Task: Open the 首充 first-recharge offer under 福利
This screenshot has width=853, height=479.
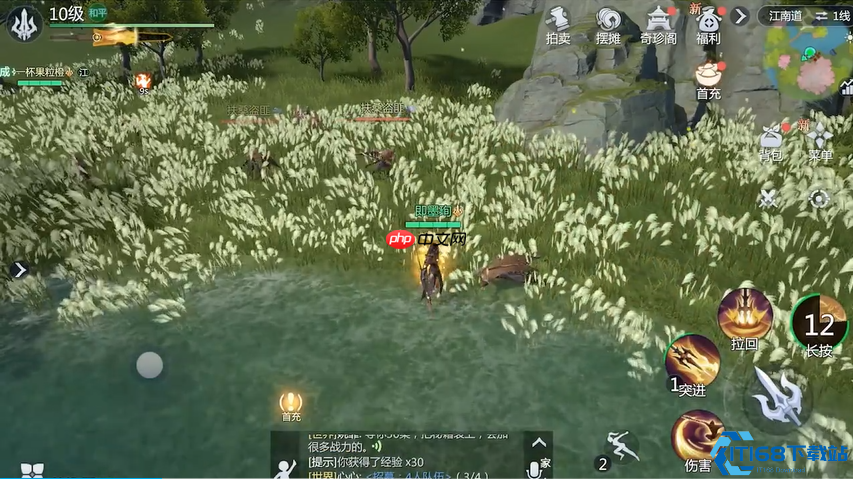Action: (x=708, y=78)
